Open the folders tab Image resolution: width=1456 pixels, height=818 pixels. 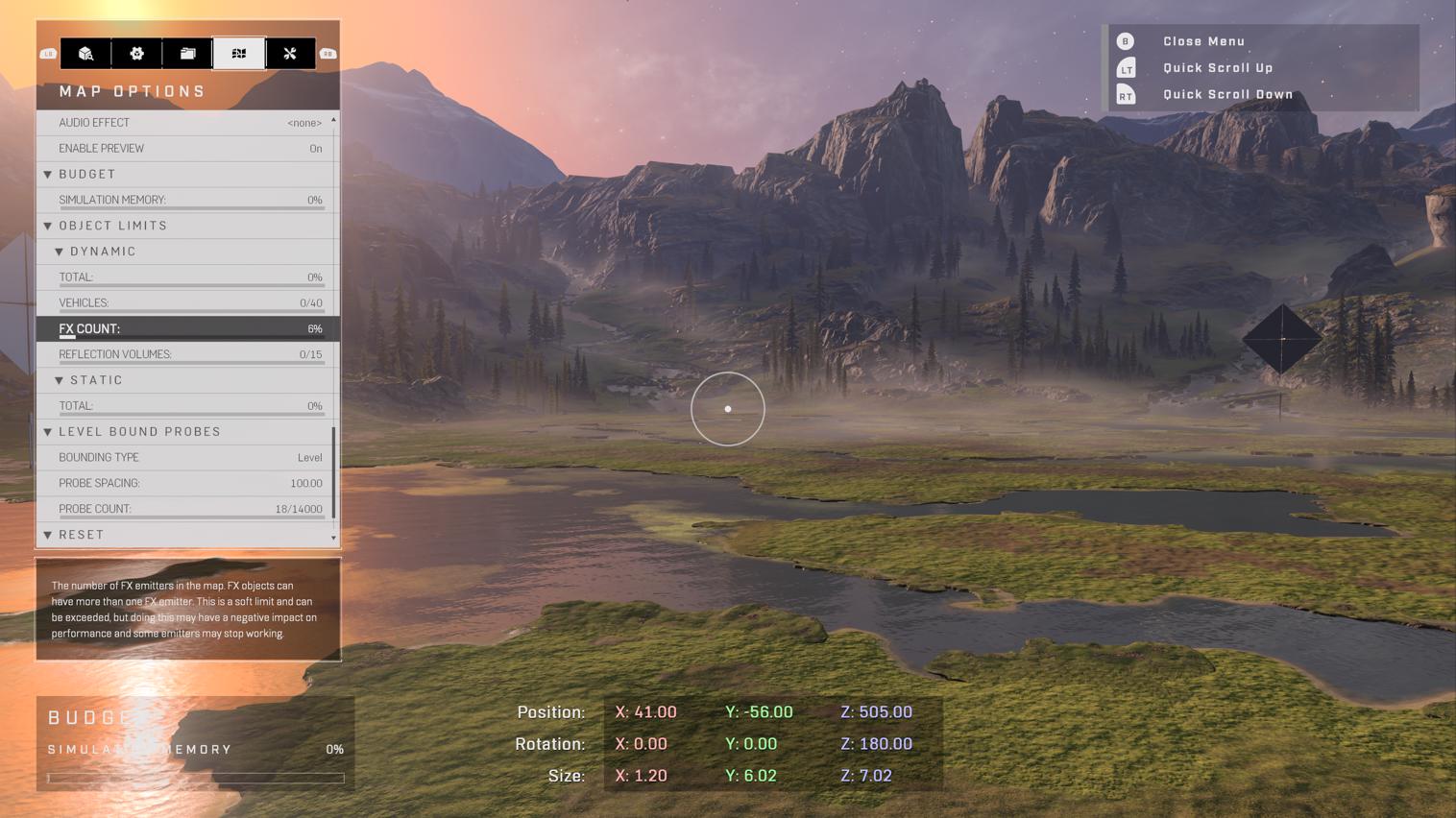[x=187, y=54]
